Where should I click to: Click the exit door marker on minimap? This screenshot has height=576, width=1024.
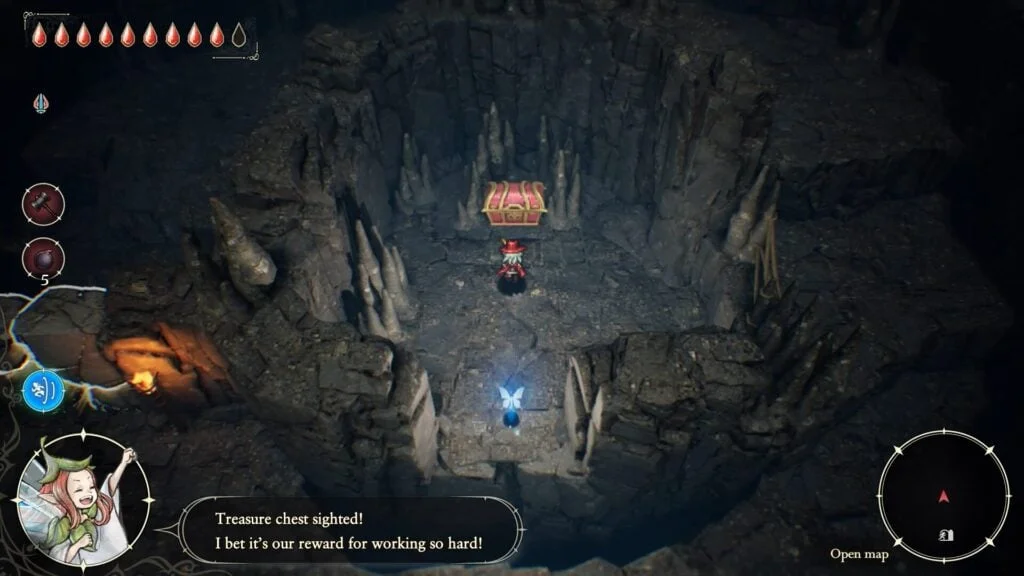tap(946, 535)
